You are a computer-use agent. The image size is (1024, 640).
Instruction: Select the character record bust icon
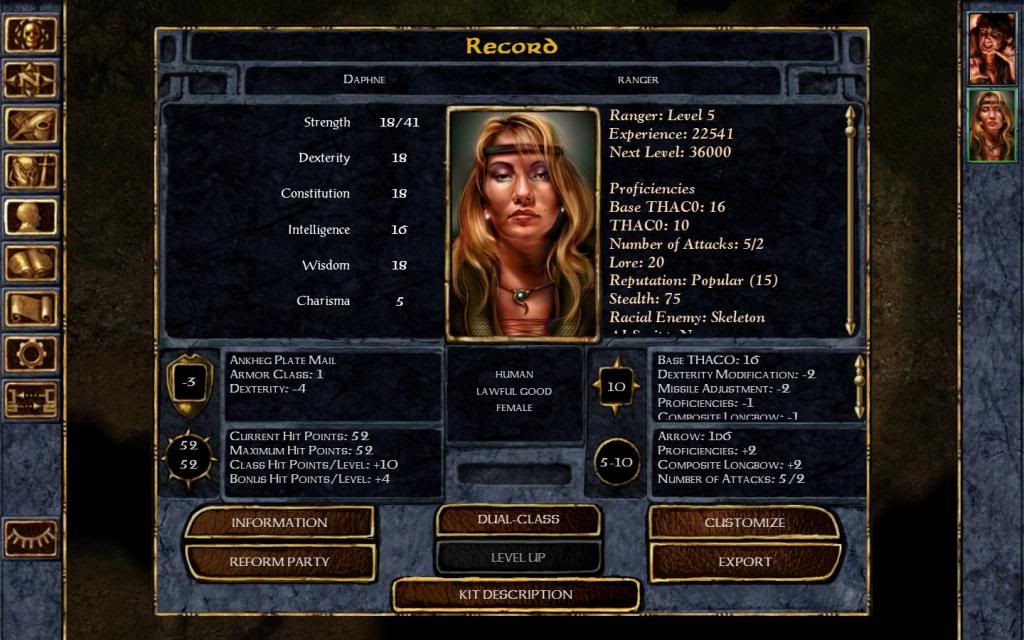click(x=31, y=217)
